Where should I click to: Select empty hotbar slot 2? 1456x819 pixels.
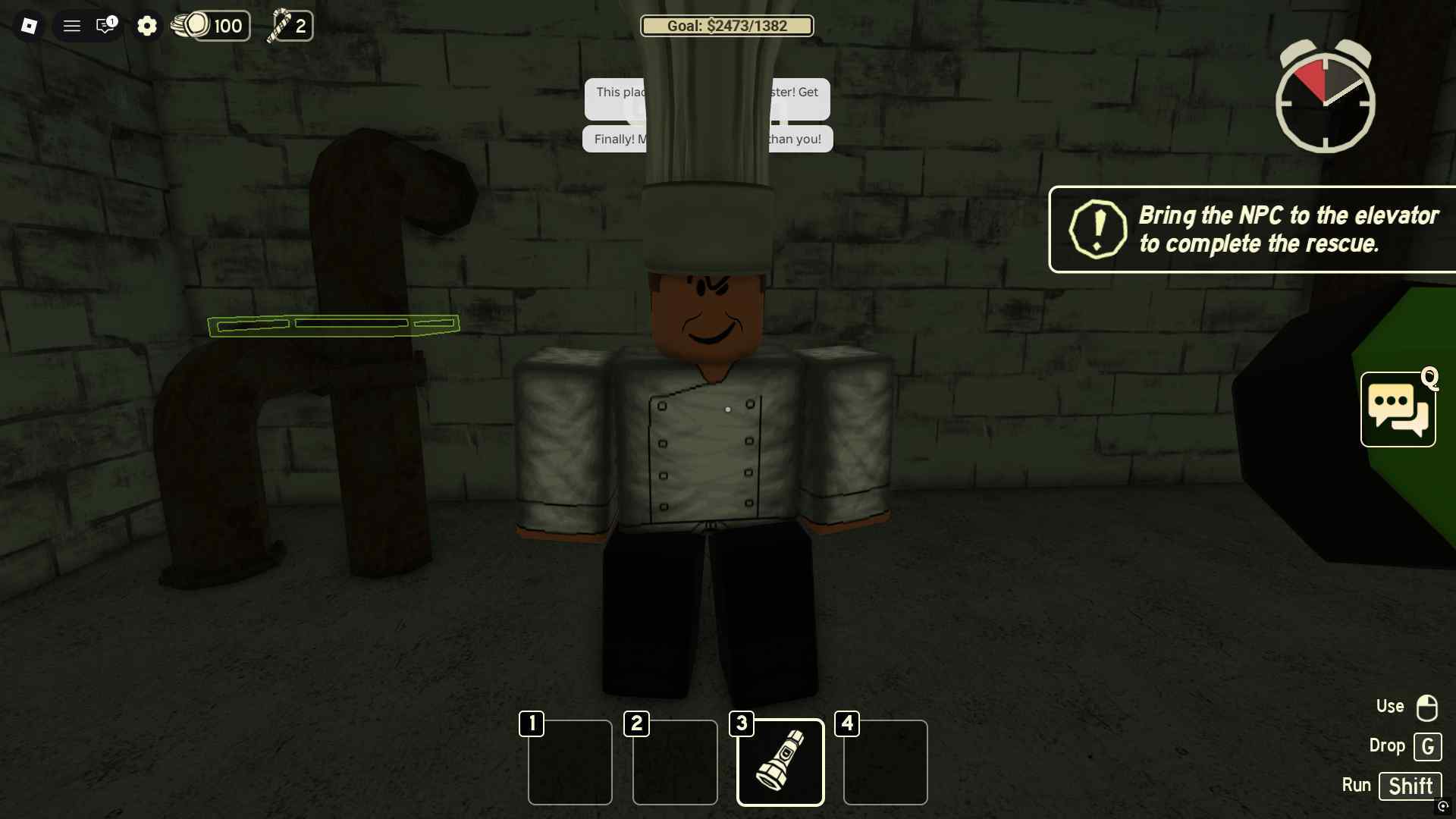coord(674,762)
